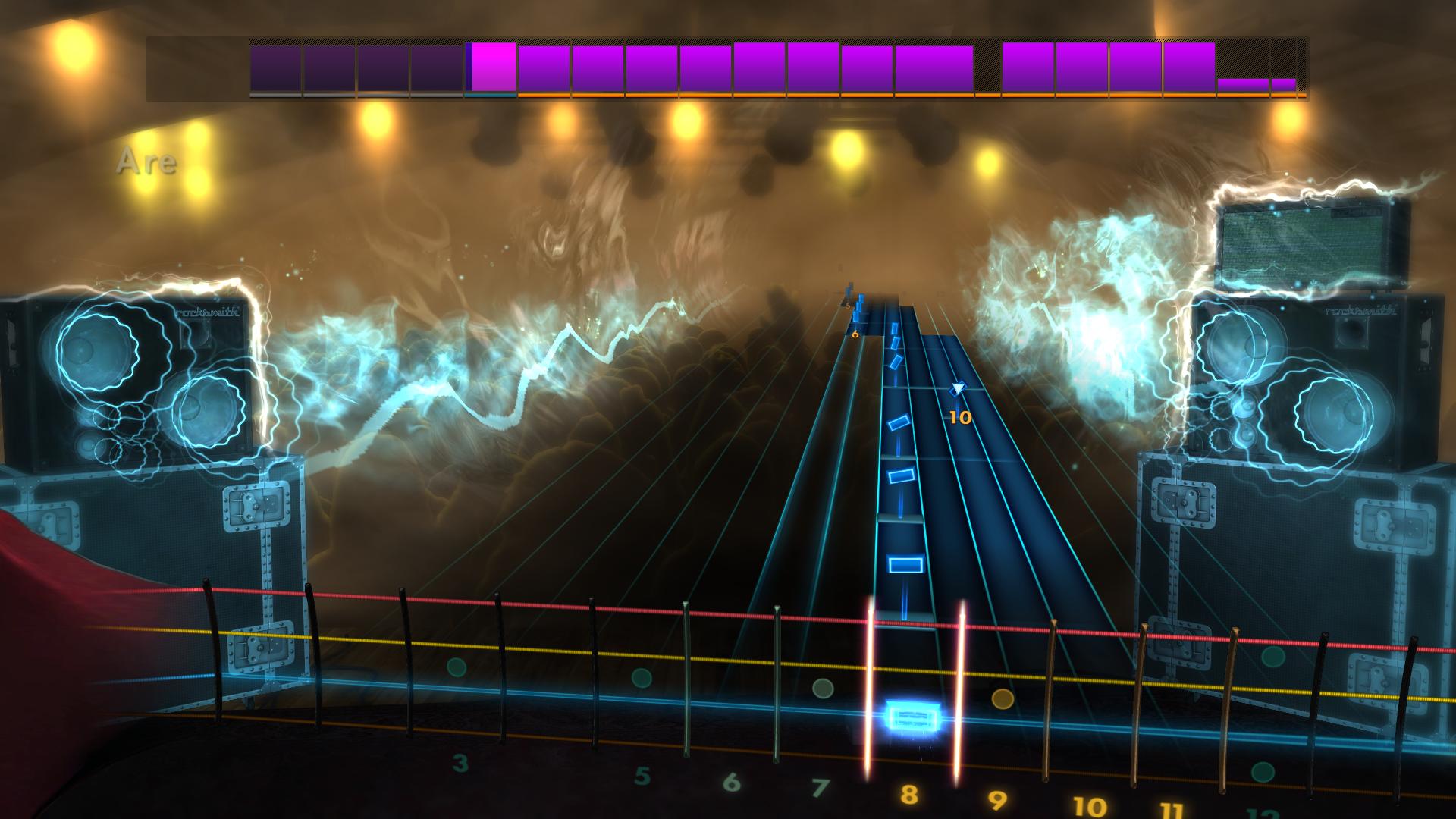Toggle the green fret inlay dot near fret 3

coord(455,667)
